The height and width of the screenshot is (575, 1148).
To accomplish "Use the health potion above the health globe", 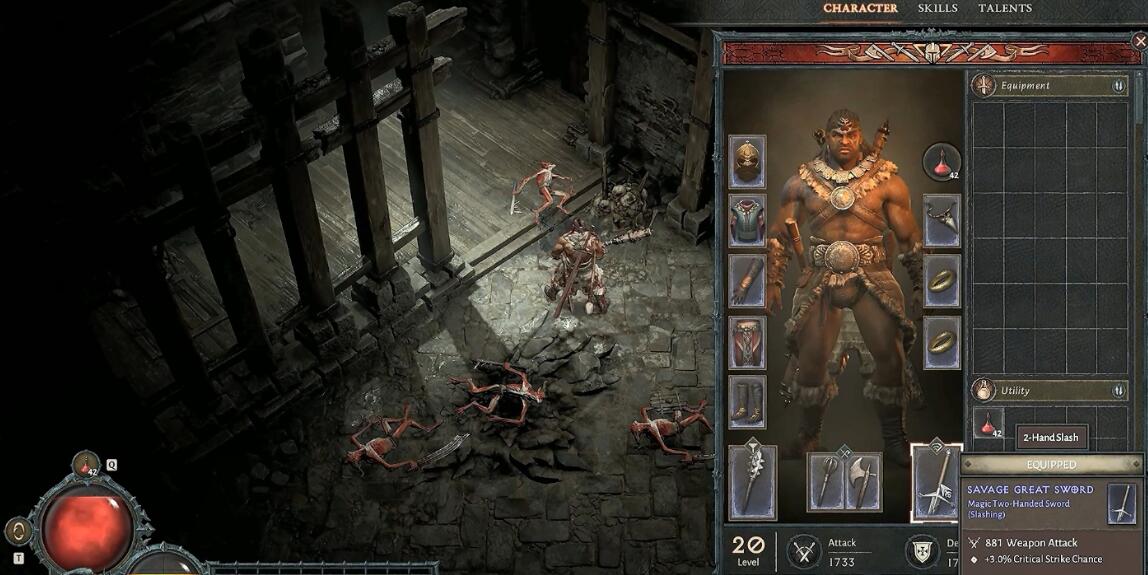I will (86, 465).
